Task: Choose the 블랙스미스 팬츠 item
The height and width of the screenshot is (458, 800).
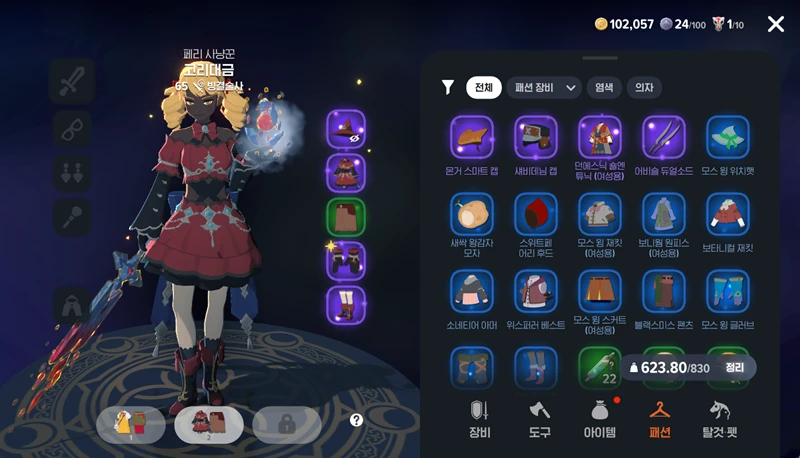Action: click(664, 291)
